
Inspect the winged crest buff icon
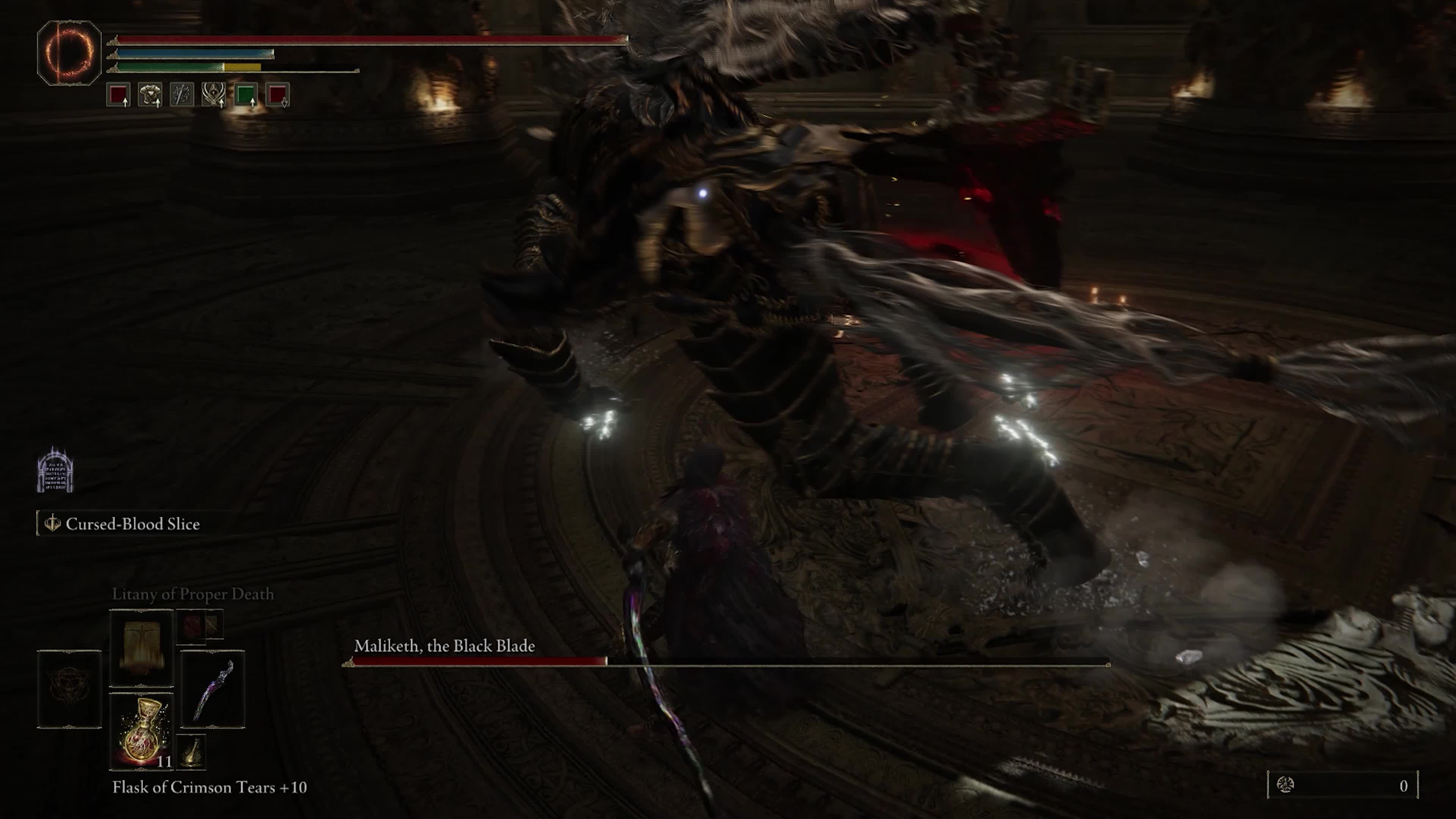click(x=213, y=94)
